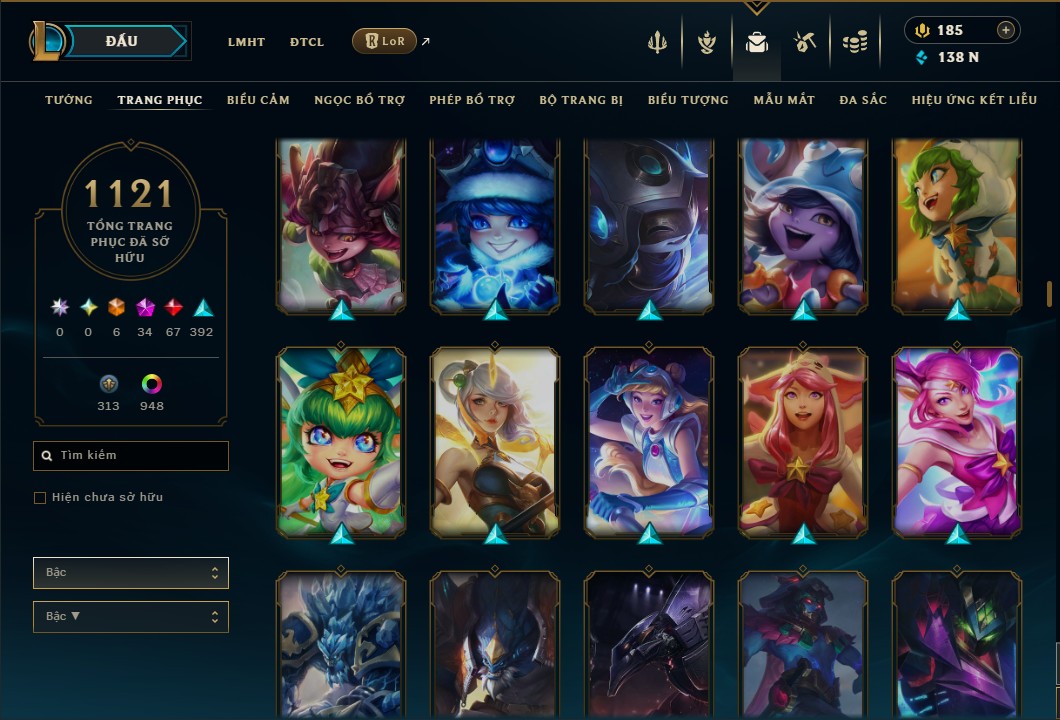Open the coin stack store icon
The height and width of the screenshot is (720, 1060).
pos(854,42)
